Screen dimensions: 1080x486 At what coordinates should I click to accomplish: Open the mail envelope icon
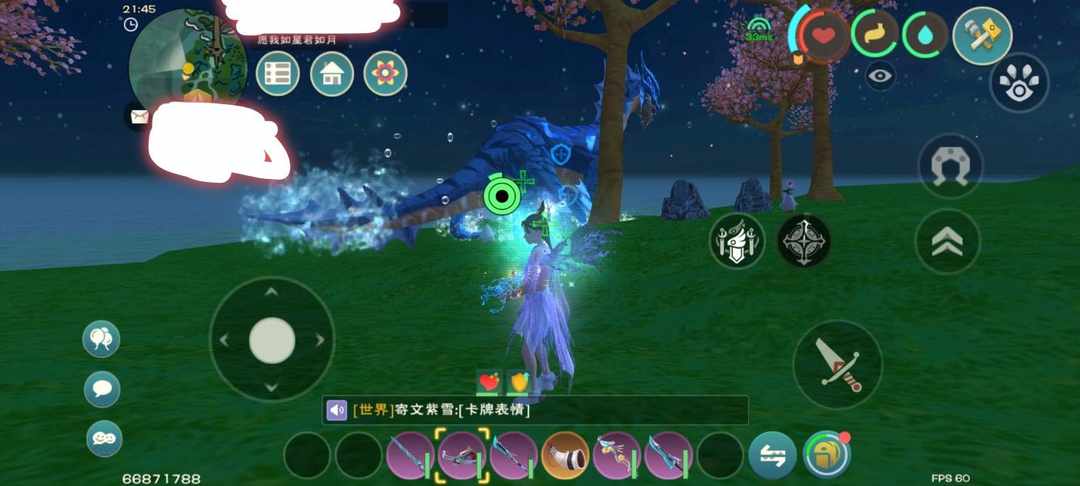136,116
